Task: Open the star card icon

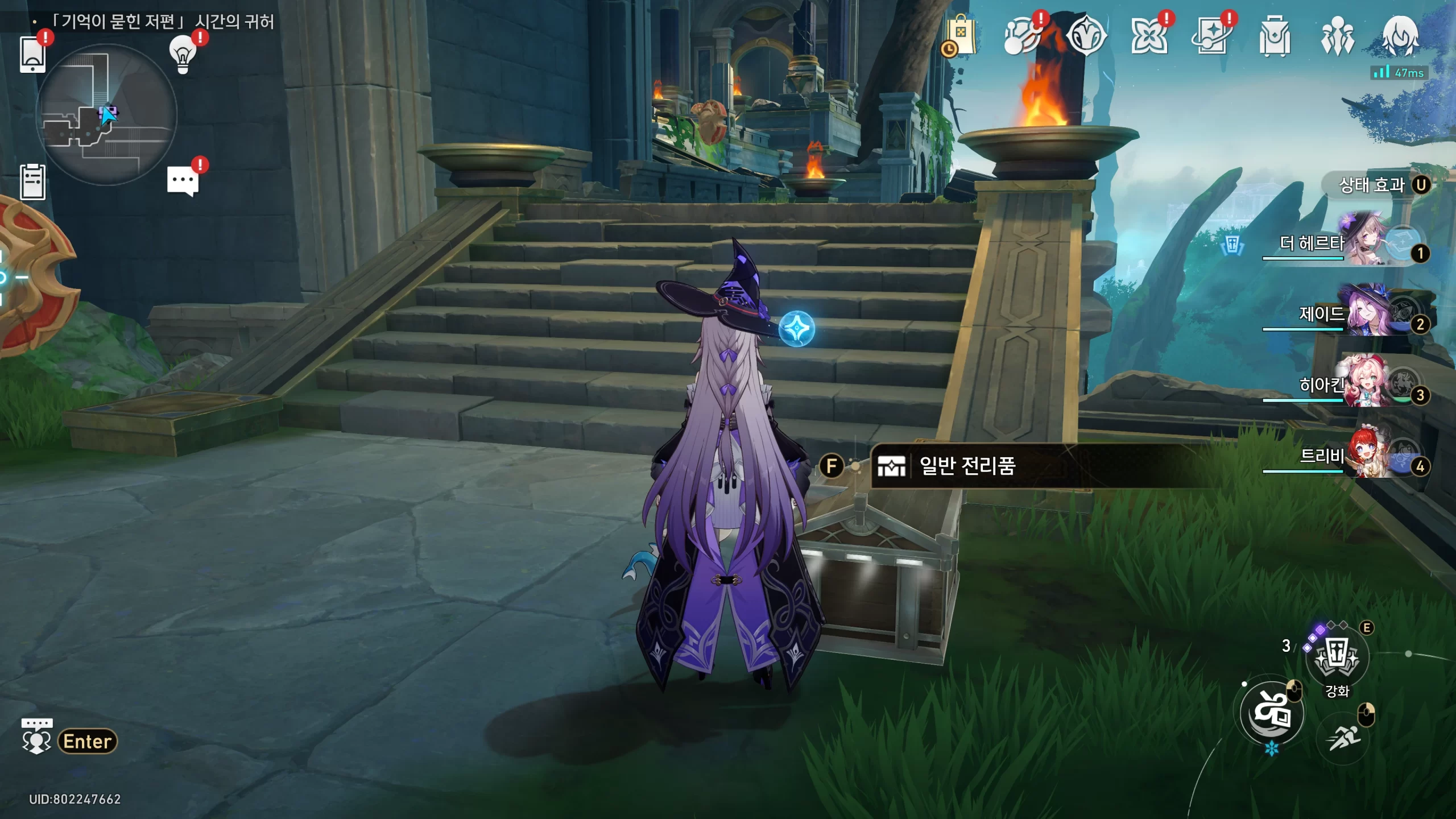Action: [1211, 36]
